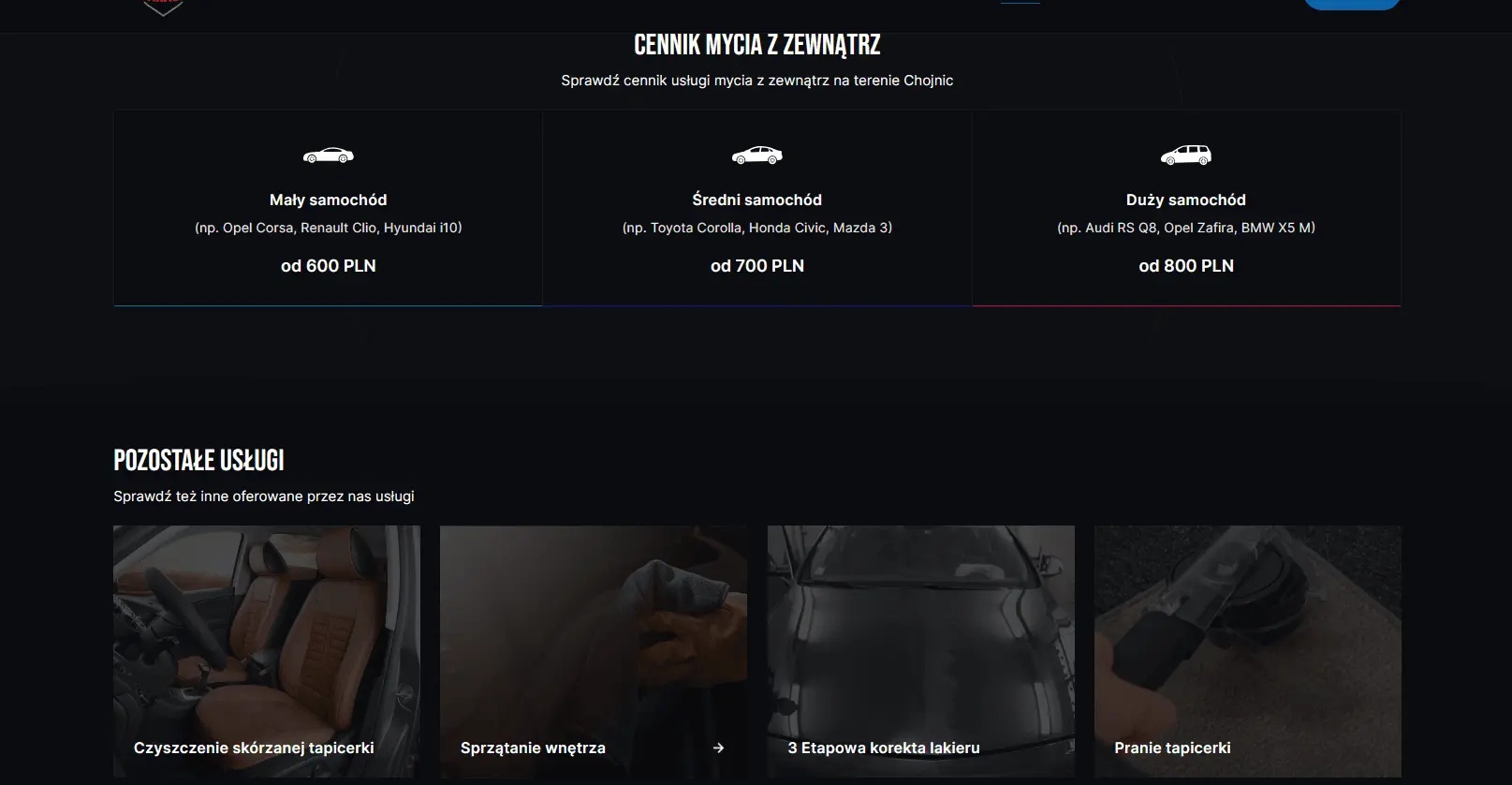
Task: Open the 3 Etapowa korekta lakieru service card
Action: [920, 652]
